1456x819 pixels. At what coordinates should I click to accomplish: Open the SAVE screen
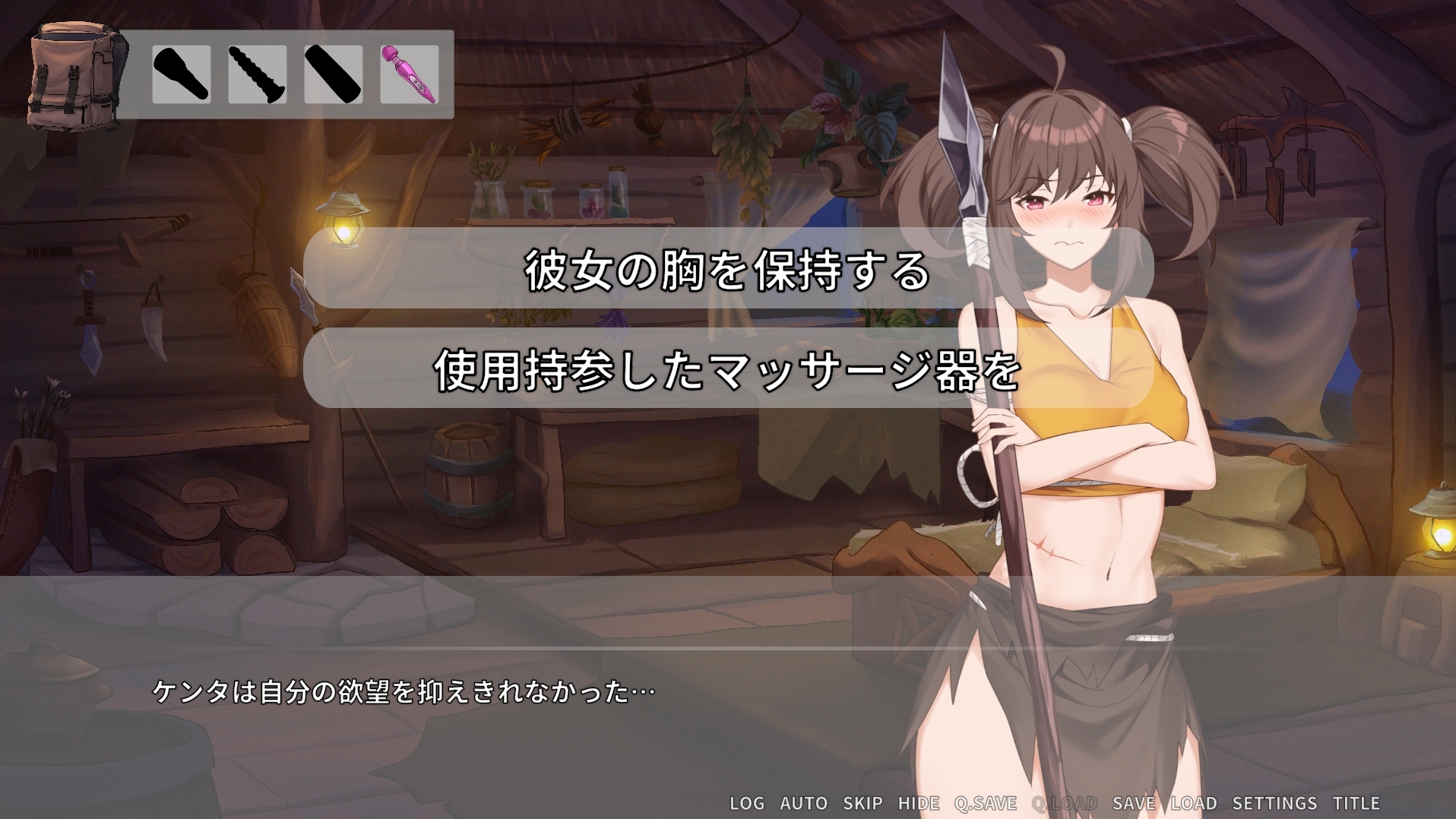pyautogui.click(x=1135, y=803)
